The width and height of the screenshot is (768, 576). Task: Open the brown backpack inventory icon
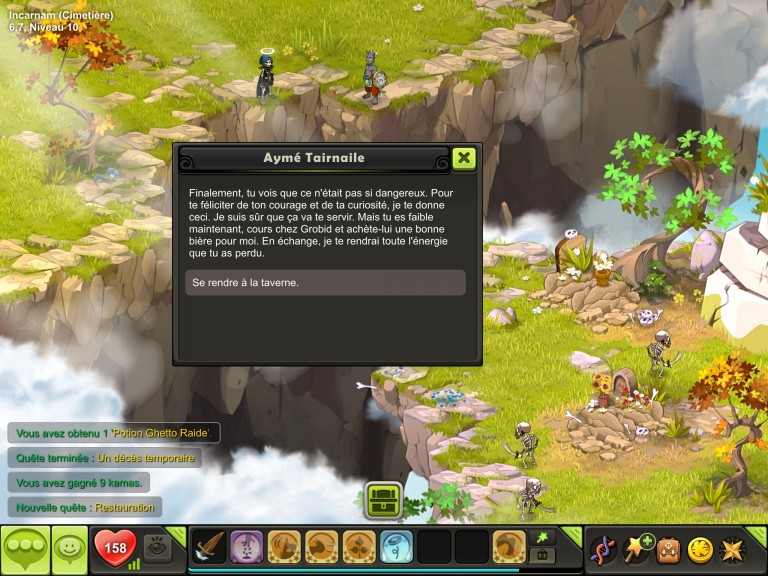tap(668, 549)
